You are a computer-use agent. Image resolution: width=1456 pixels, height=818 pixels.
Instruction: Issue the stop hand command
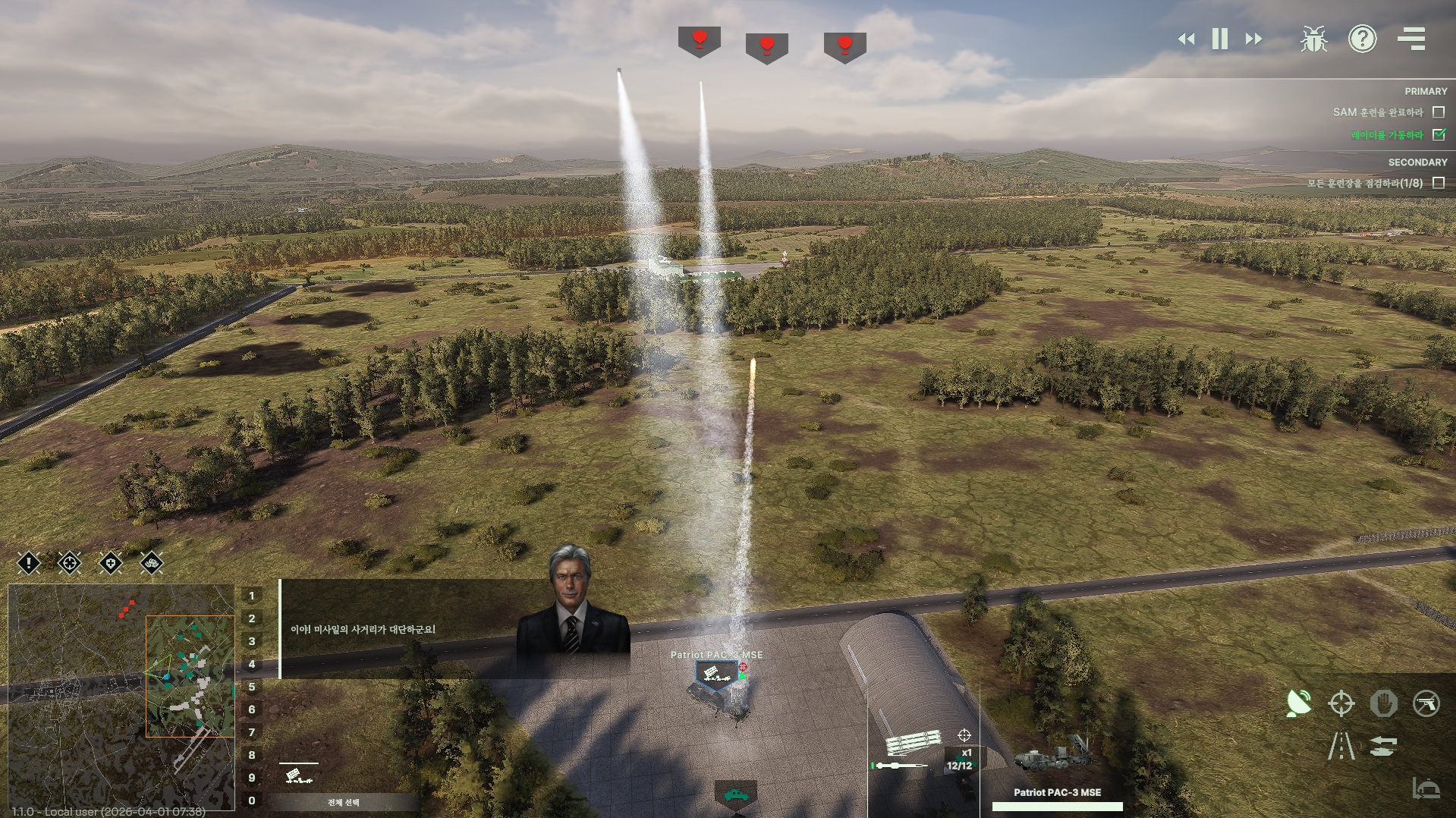coord(1383,703)
